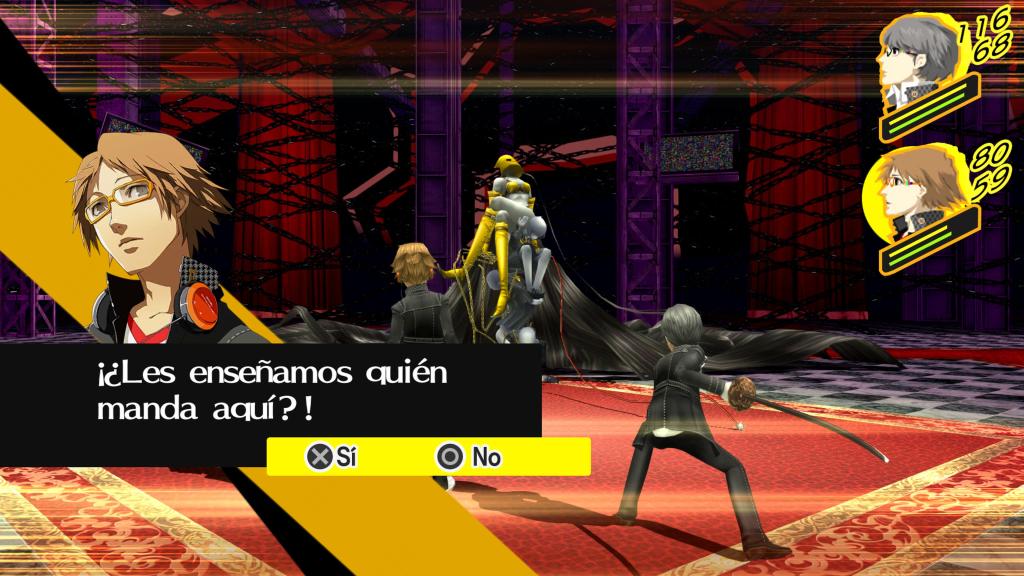Choose Sí to launch the all-out attack
1024x576 pixels.
[332, 457]
